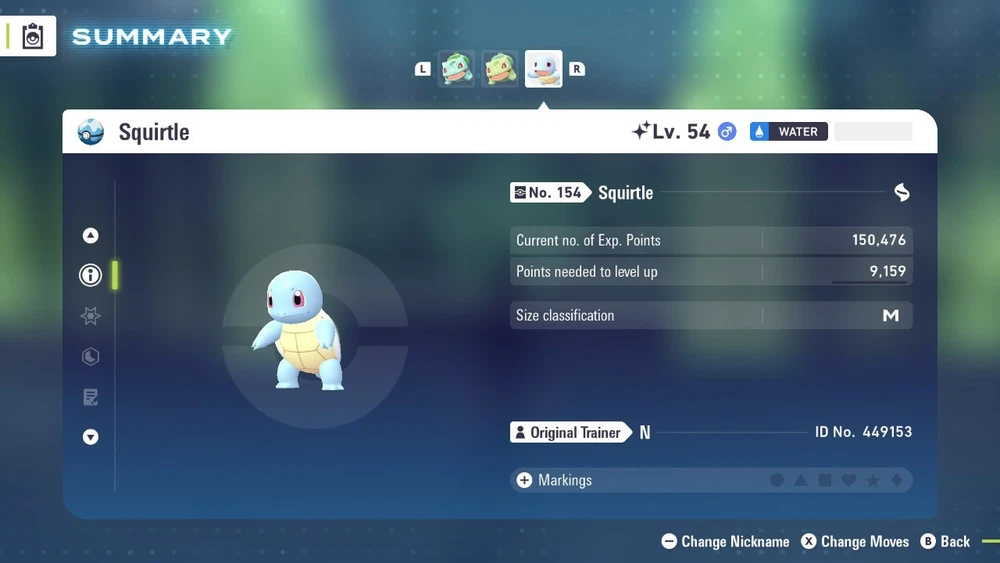Click the up arrow in the side tab list
Screen dimensions: 1000x563
91,236
